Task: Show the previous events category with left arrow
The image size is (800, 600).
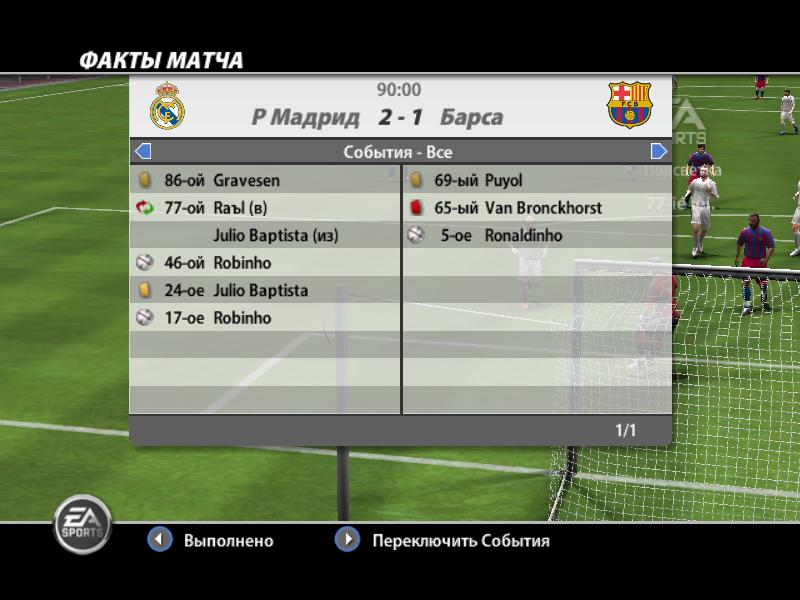Action: [142, 152]
